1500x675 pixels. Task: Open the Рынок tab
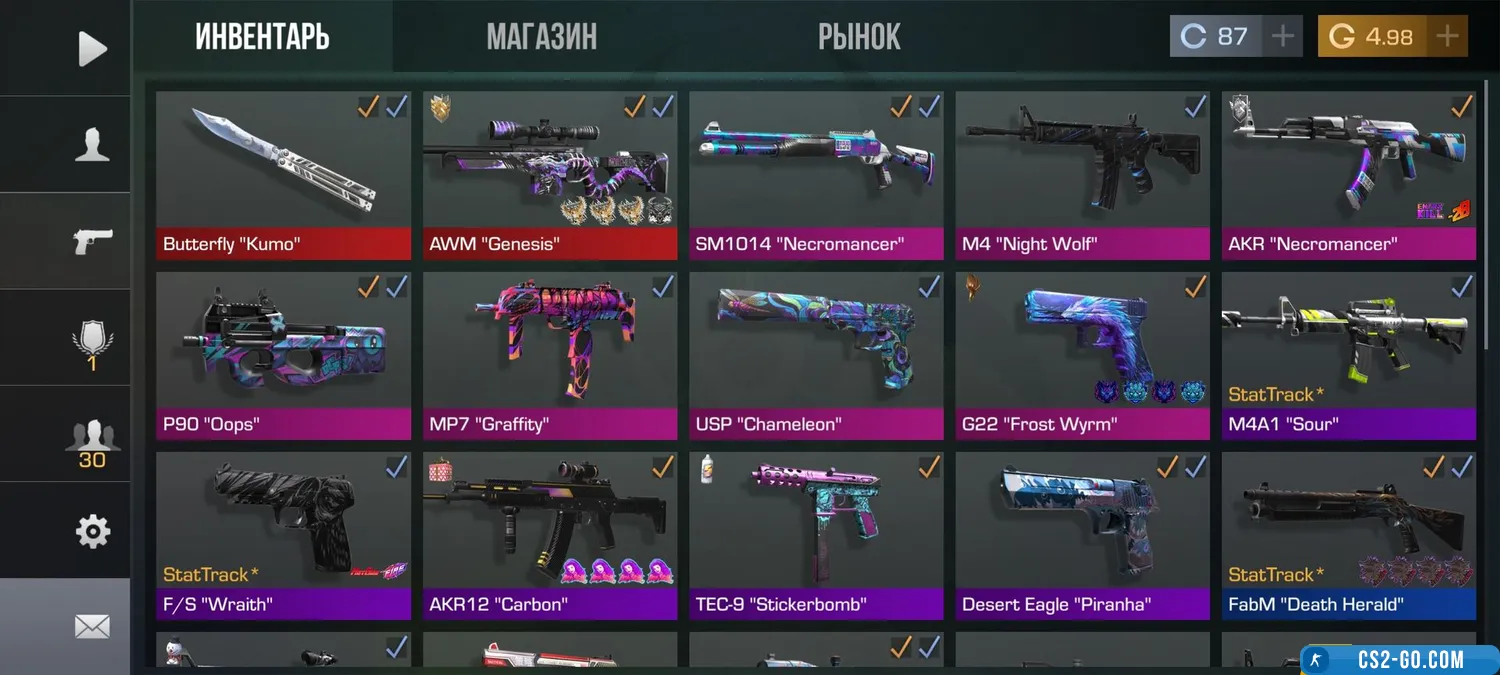click(x=859, y=37)
